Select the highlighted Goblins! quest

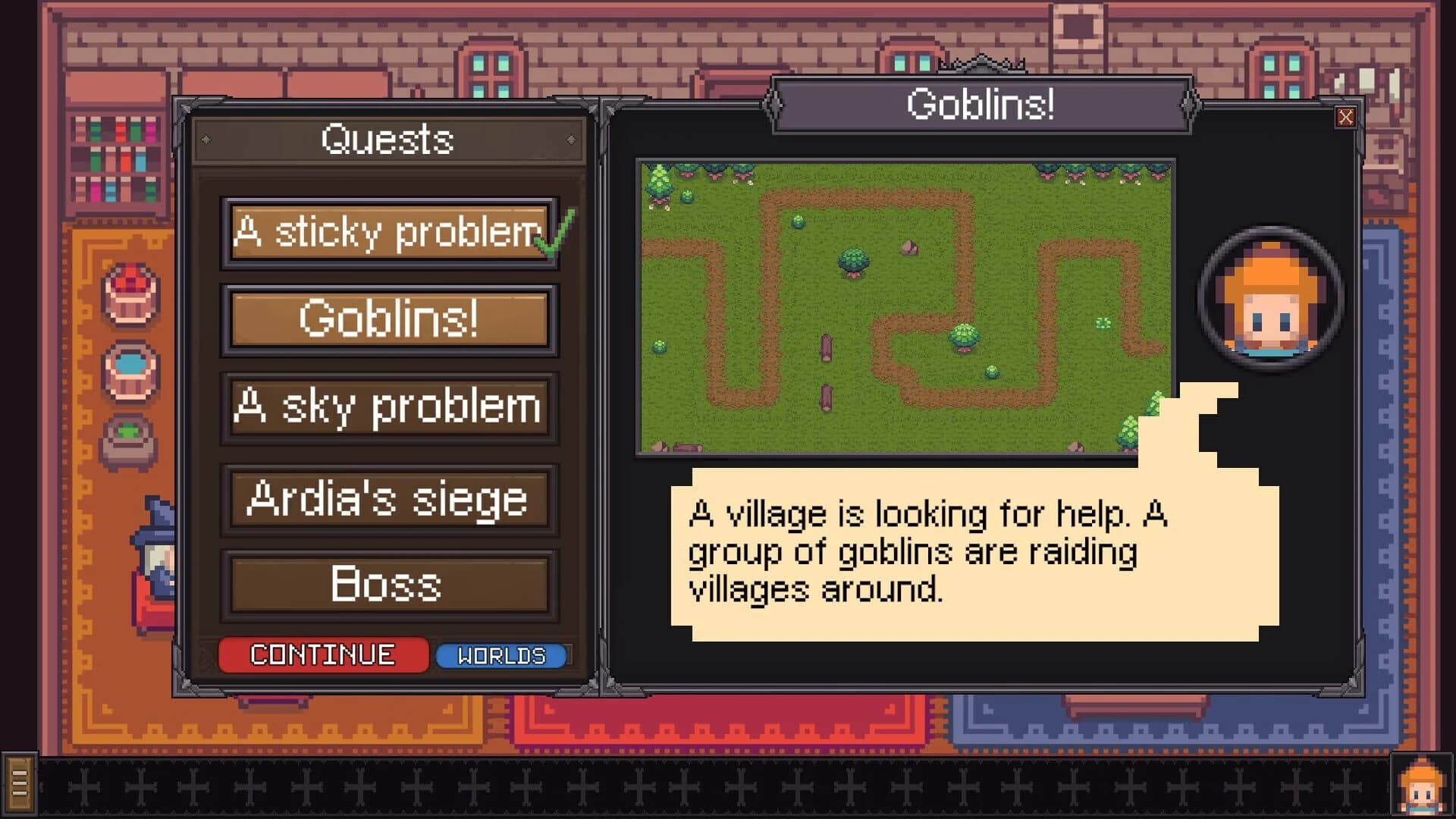point(388,319)
